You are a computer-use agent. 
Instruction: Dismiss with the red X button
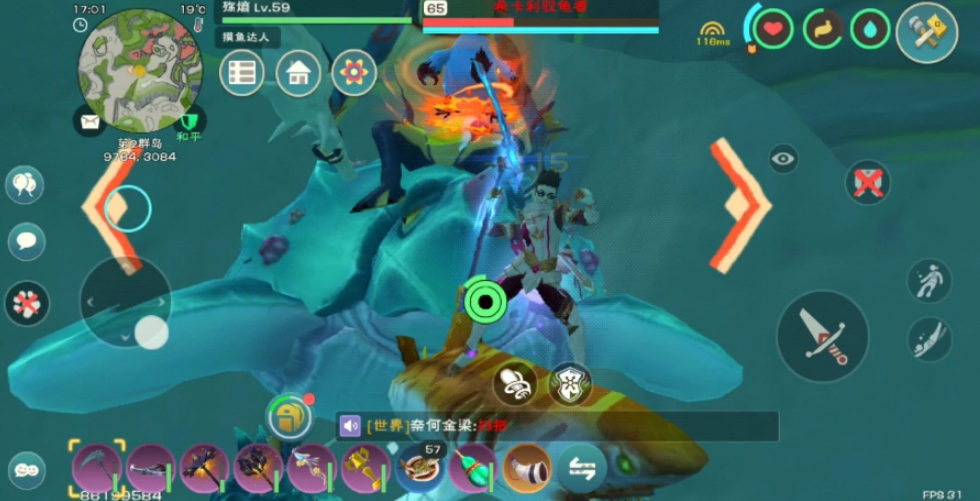[x=867, y=183]
